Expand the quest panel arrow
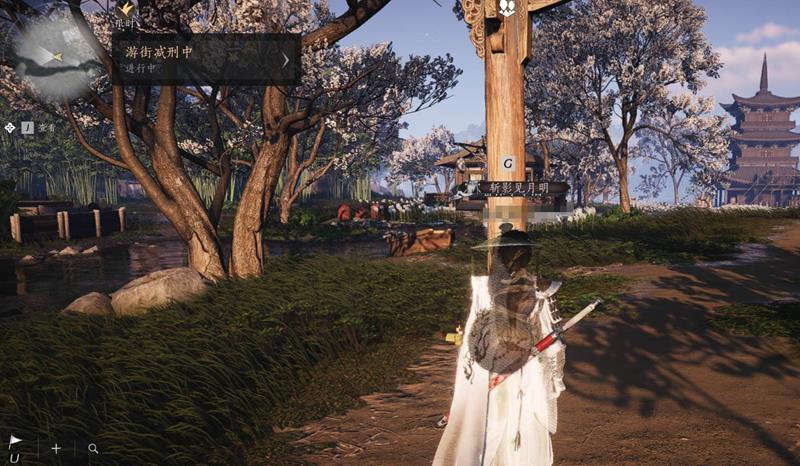Screen dimensions: 800x466 [x=286, y=59]
